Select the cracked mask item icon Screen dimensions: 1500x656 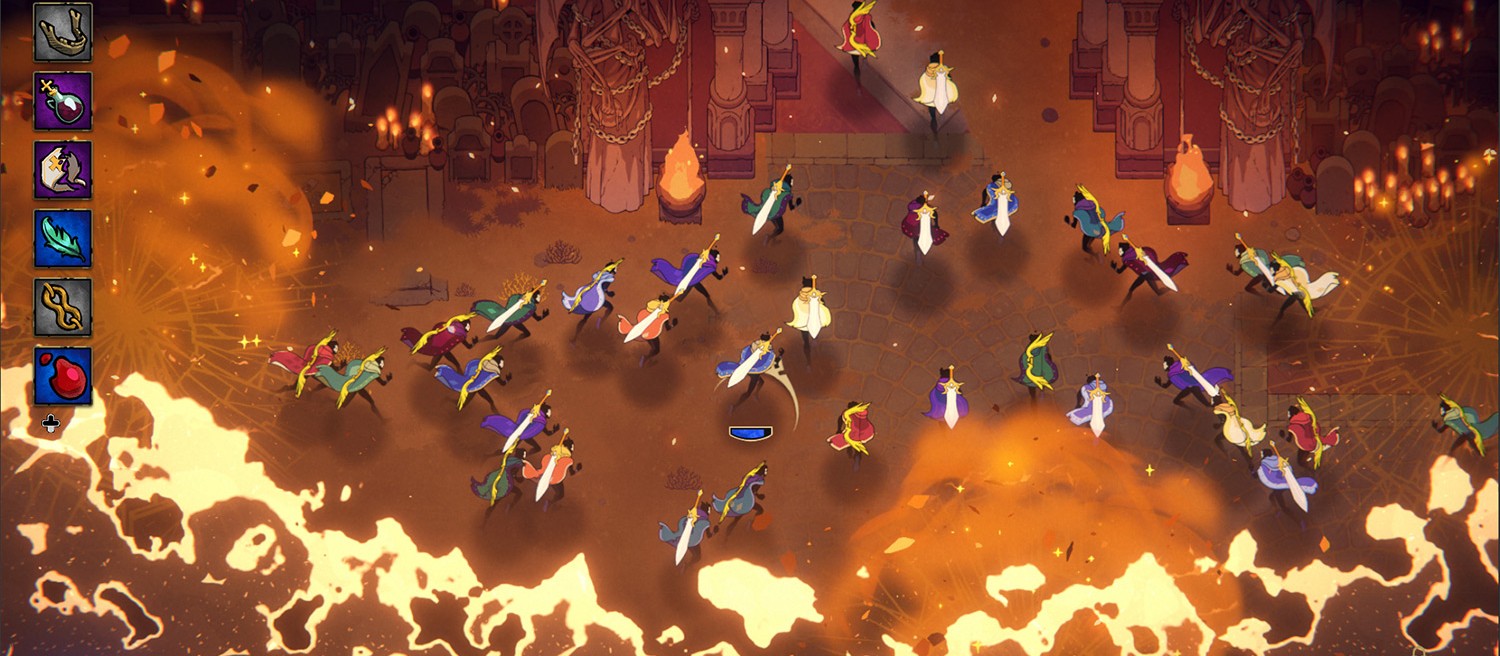click(63, 170)
